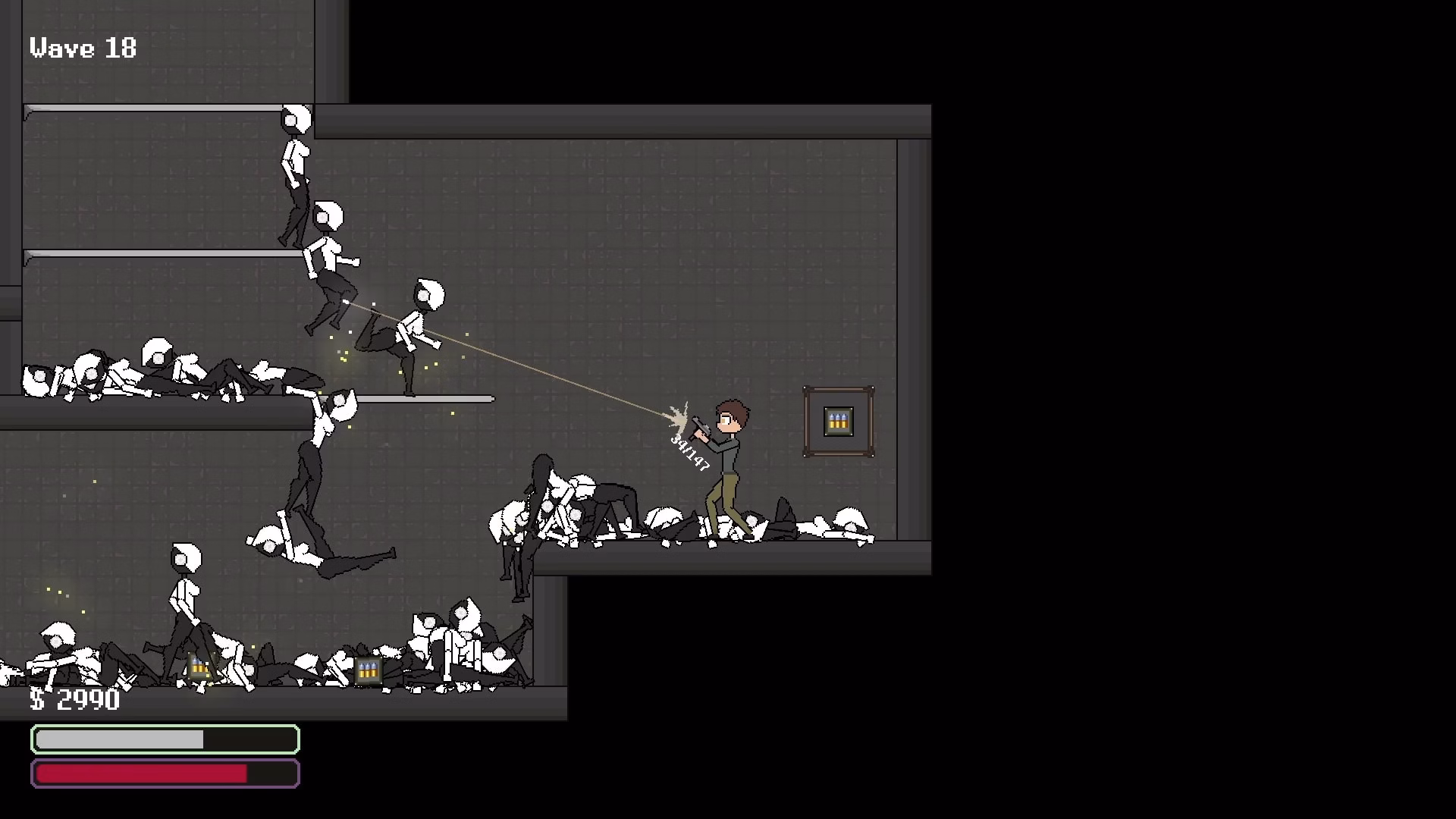Click the $ 2990 money counter
Image resolution: width=1456 pixels, height=819 pixels.
click(x=74, y=701)
